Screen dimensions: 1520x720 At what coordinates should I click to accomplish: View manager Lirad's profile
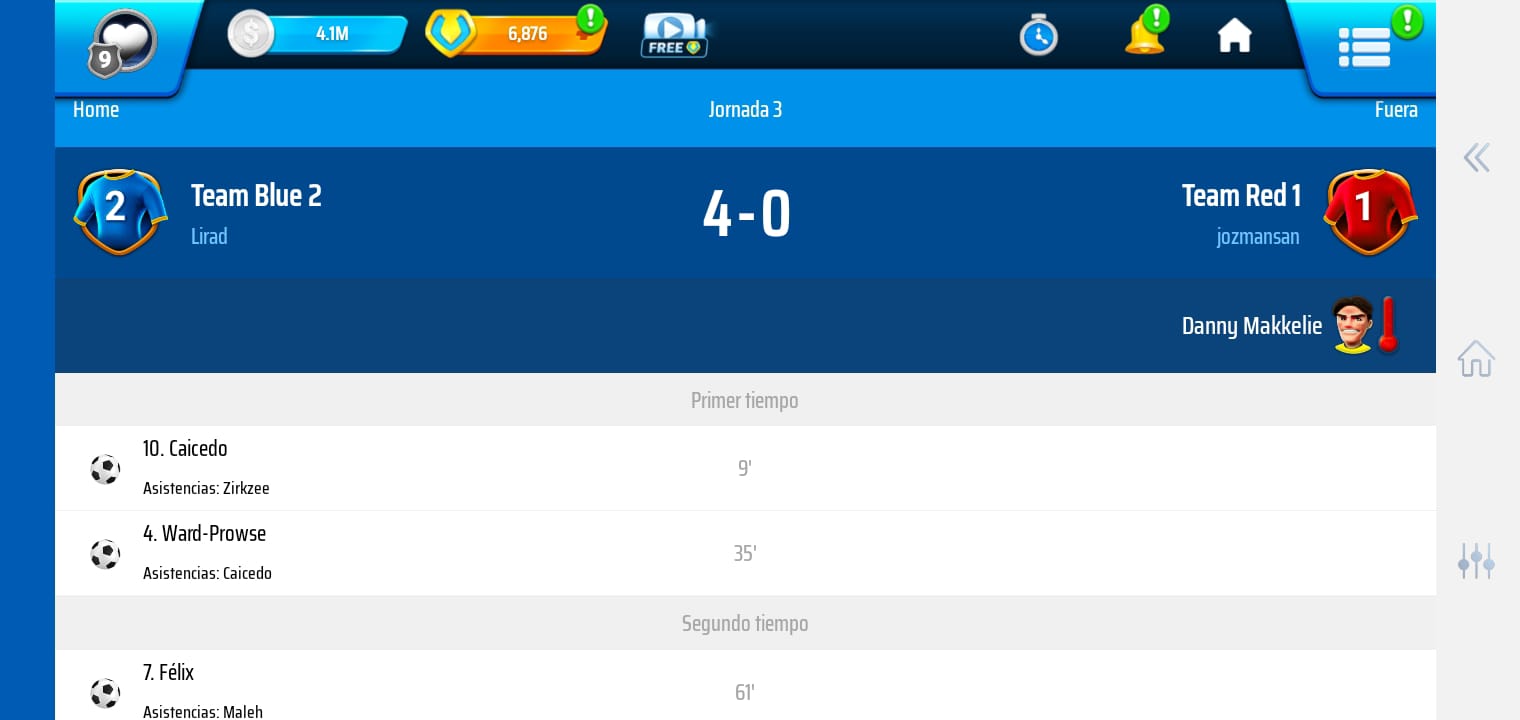(x=209, y=237)
